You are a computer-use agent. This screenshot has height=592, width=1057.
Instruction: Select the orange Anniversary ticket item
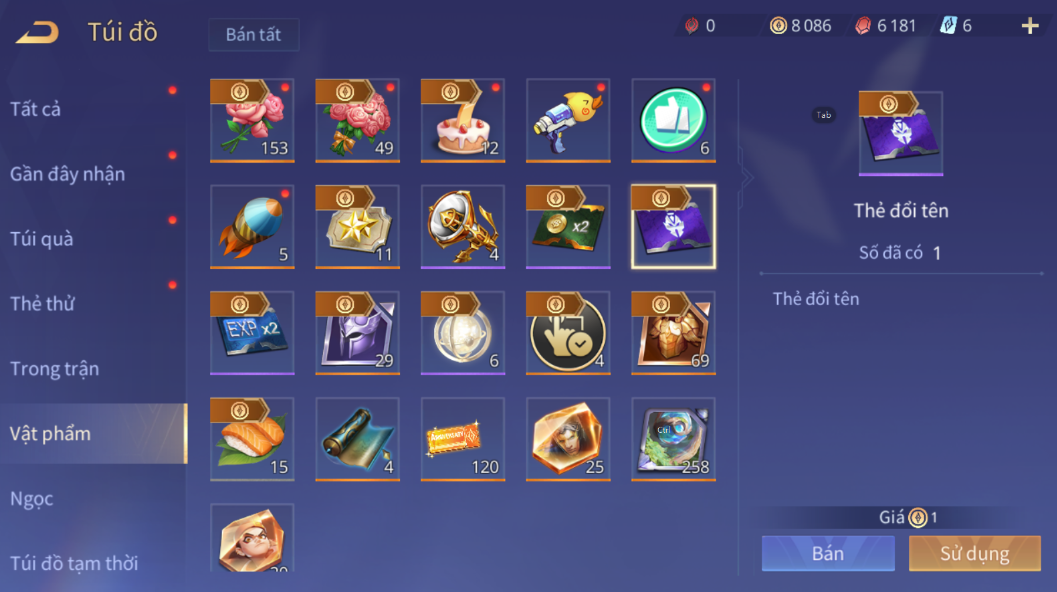463,439
